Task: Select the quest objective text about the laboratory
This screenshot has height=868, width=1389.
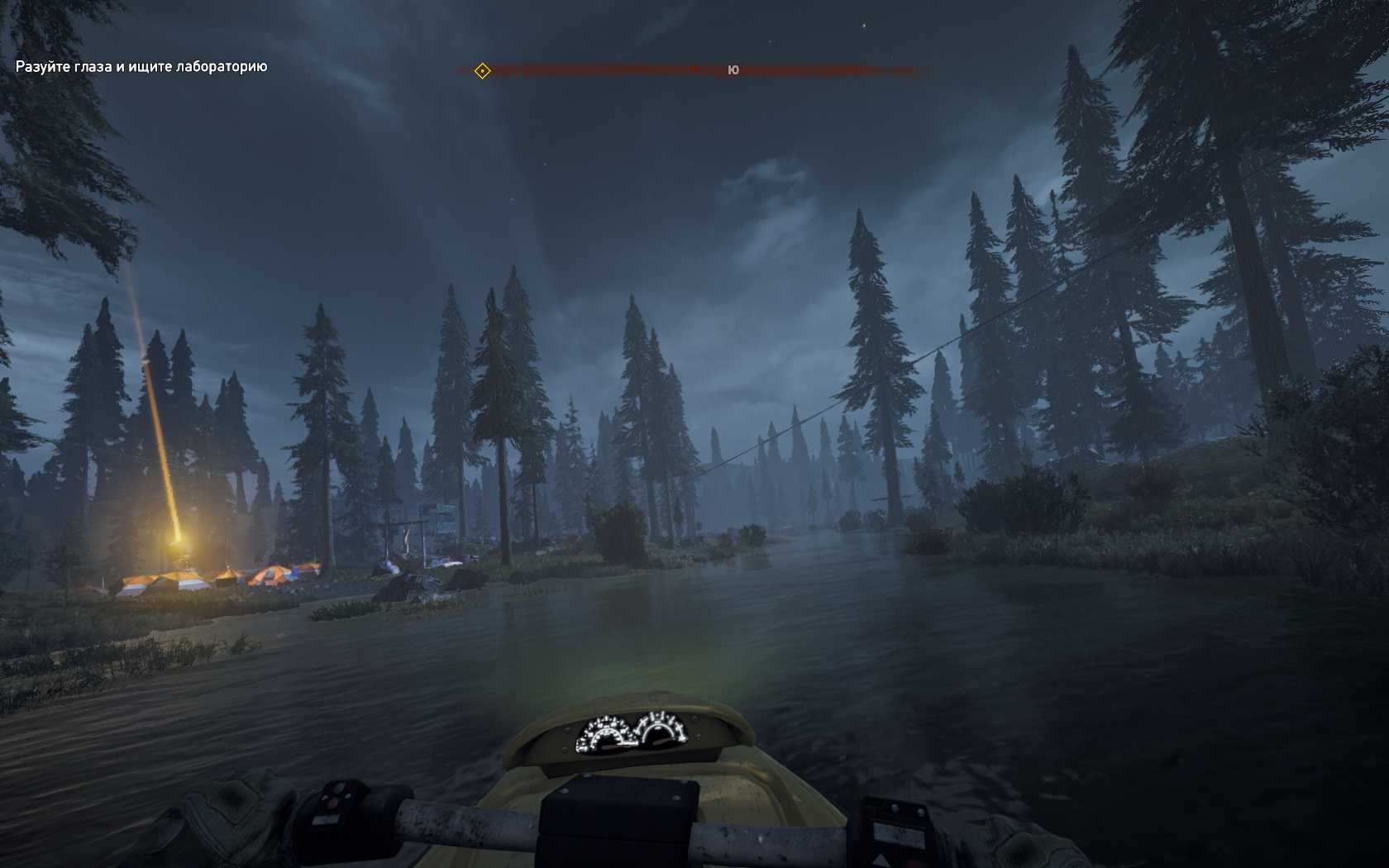Action: (141, 67)
